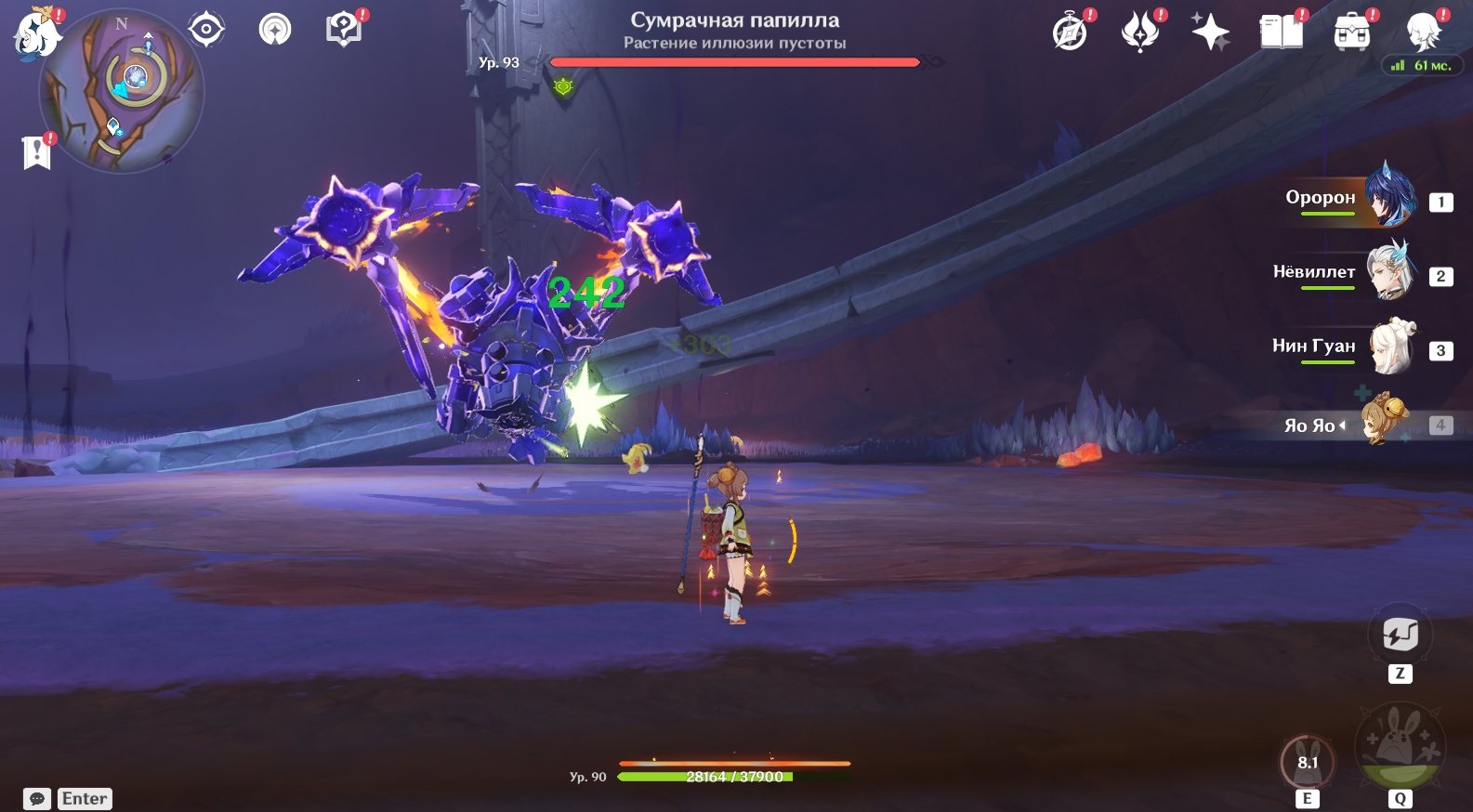
Task: Open the quest tracker bookmark icon
Action: [x=36, y=151]
